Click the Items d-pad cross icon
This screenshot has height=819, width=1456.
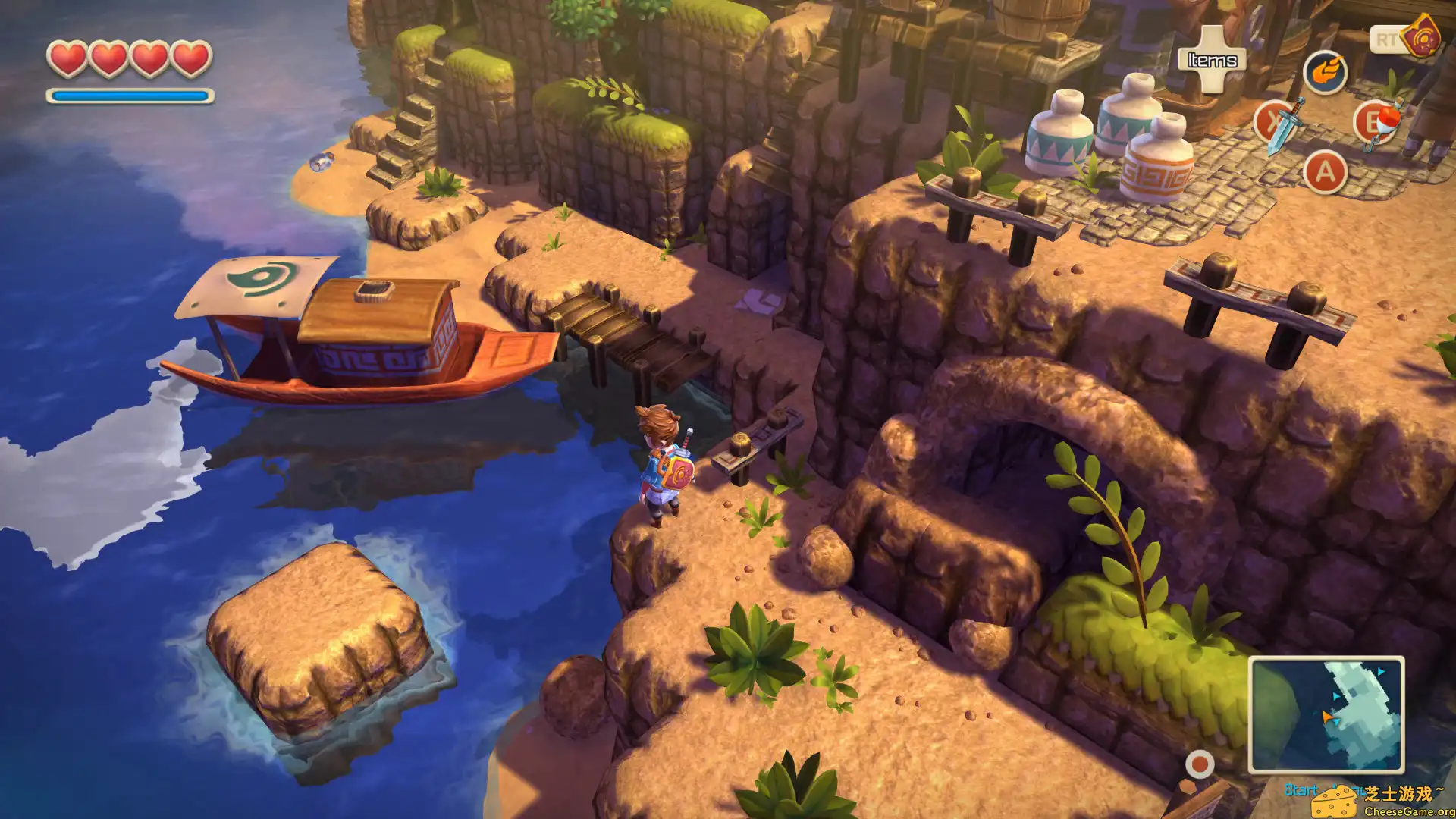point(1211,61)
